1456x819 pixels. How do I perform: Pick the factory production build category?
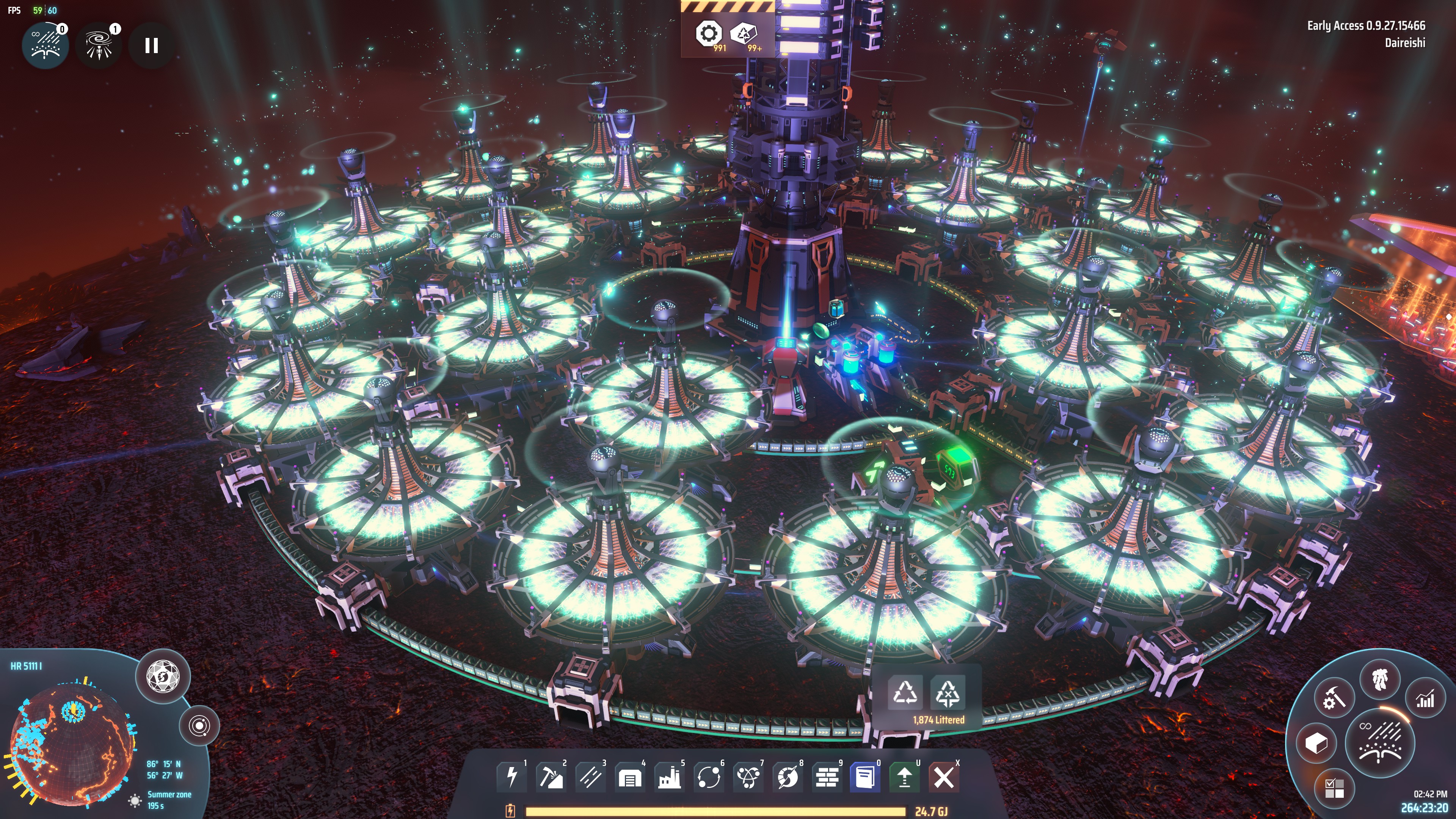(x=669, y=777)
